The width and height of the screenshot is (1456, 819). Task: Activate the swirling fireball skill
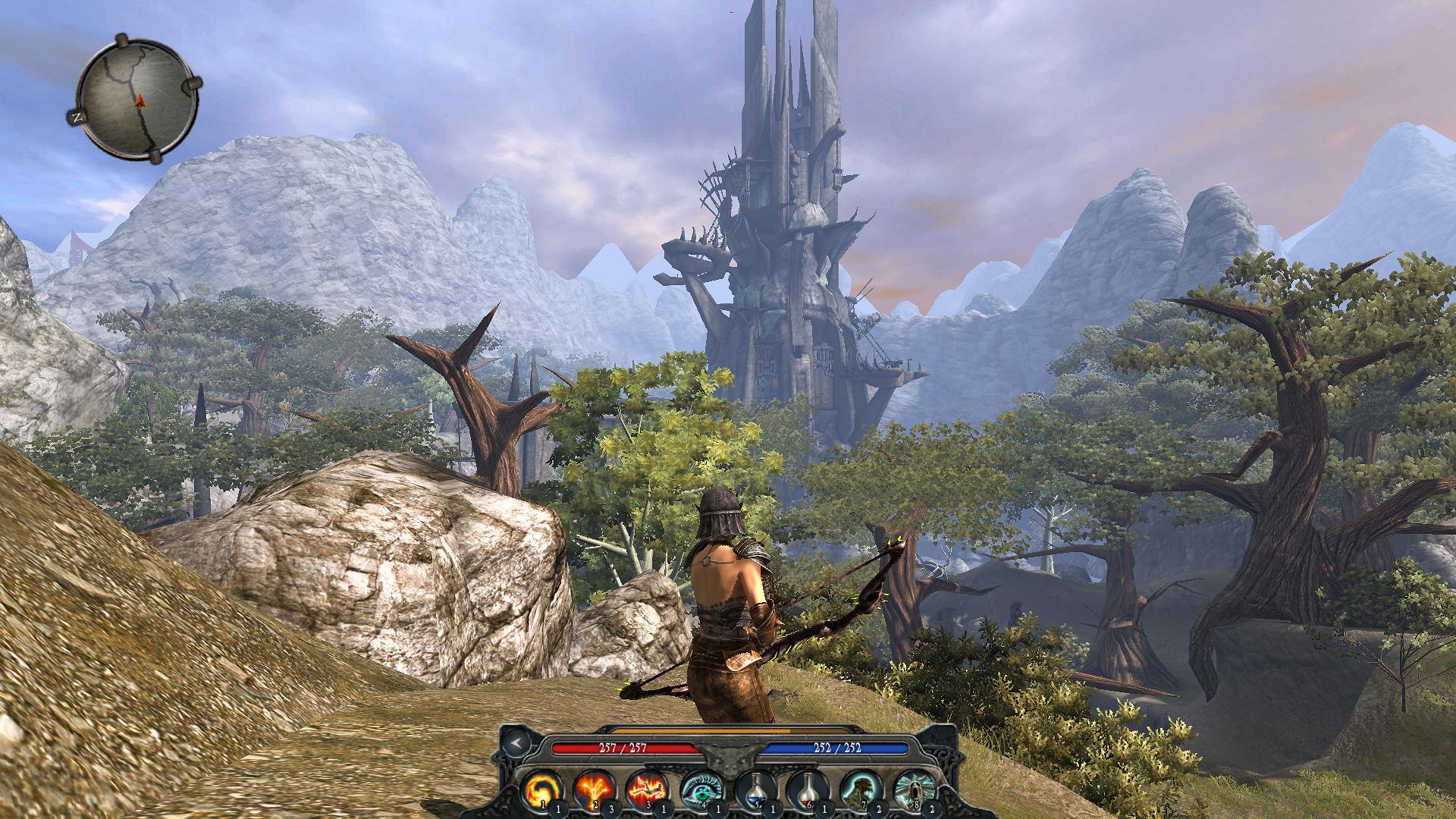[541, 788]
